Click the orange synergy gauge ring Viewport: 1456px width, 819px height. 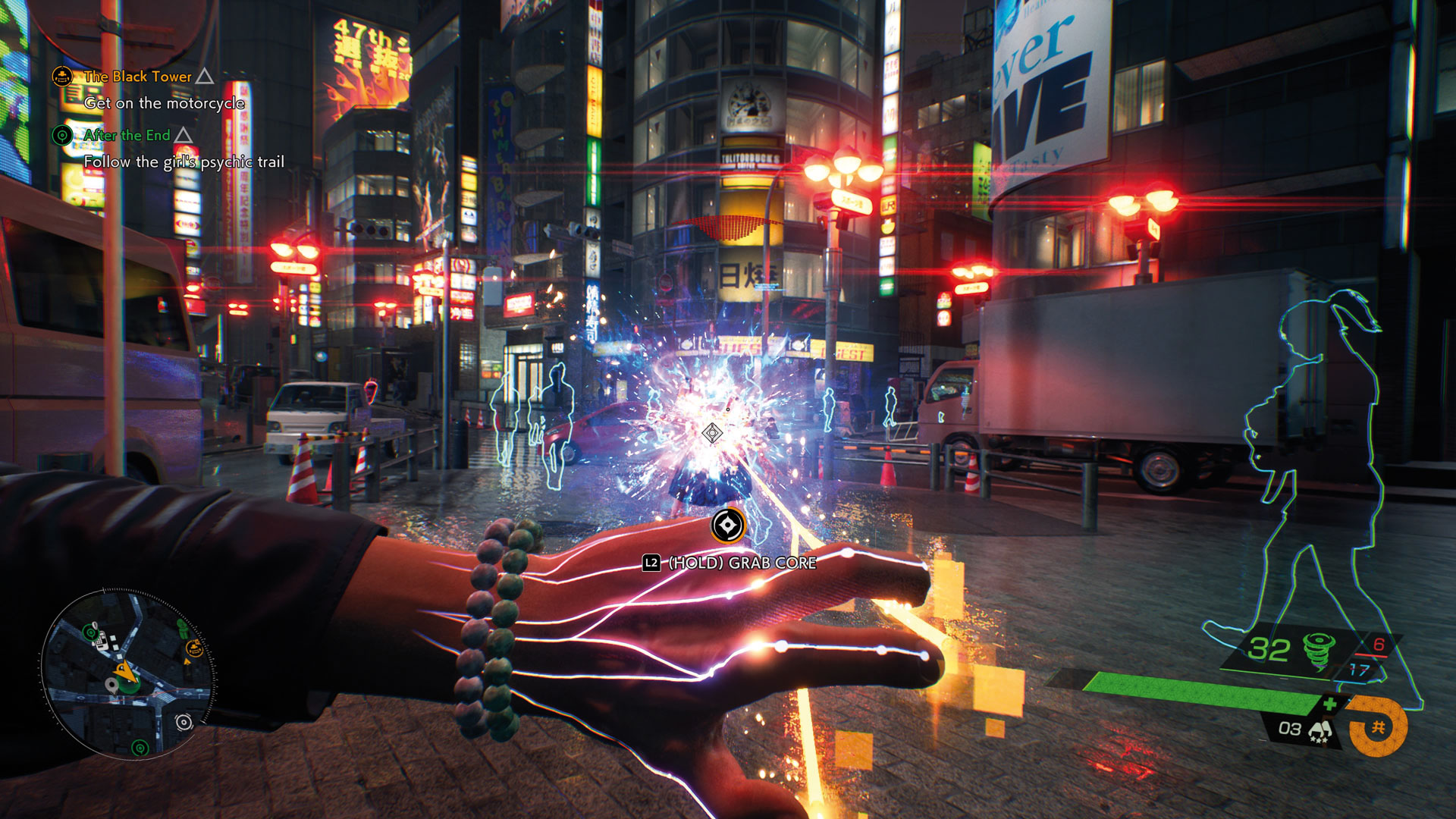1378,726
